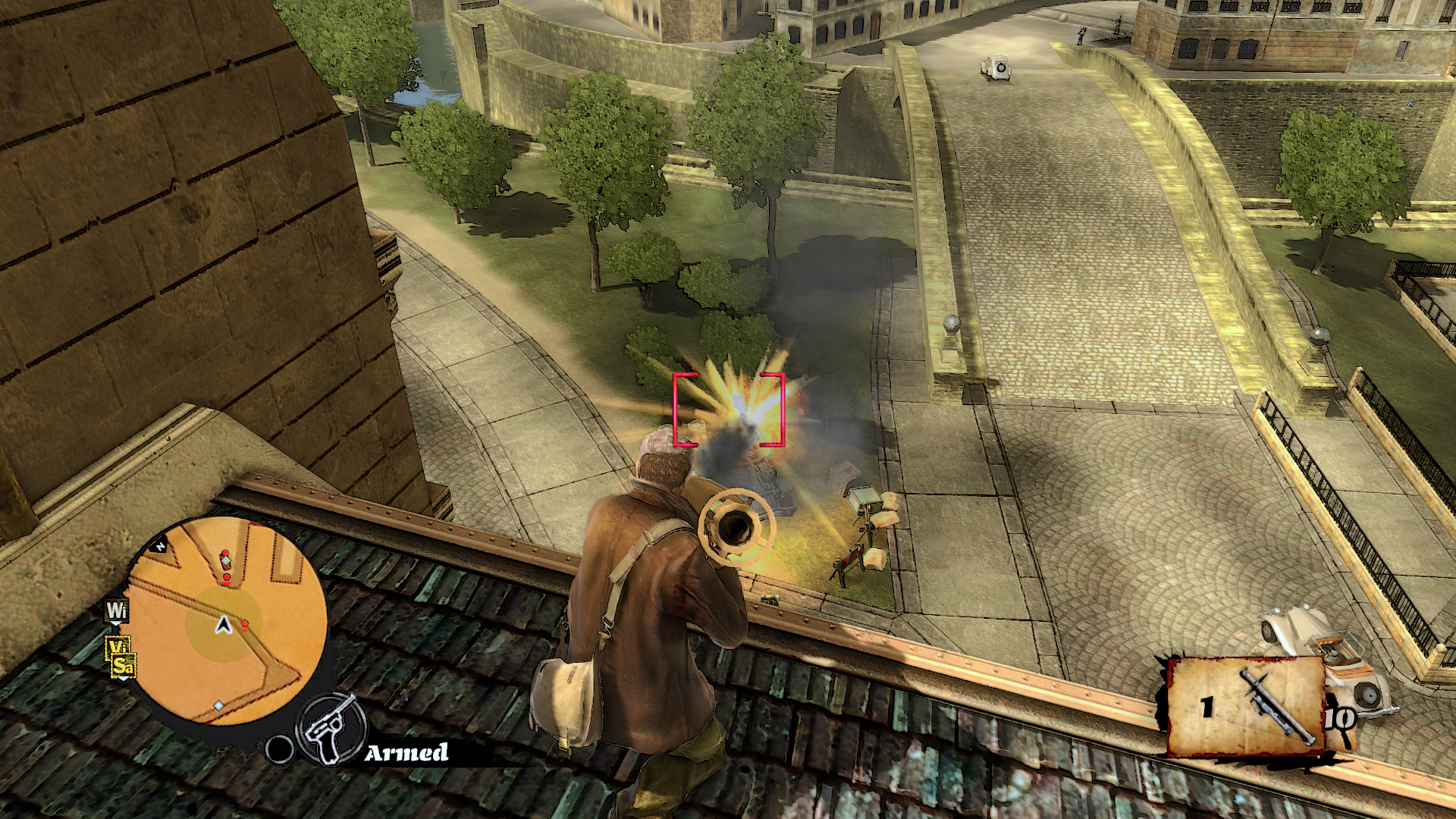The image size is (1456, 819).
Task: Select the "Wi" marker beside the minimap
Action: tap(117, 611)
